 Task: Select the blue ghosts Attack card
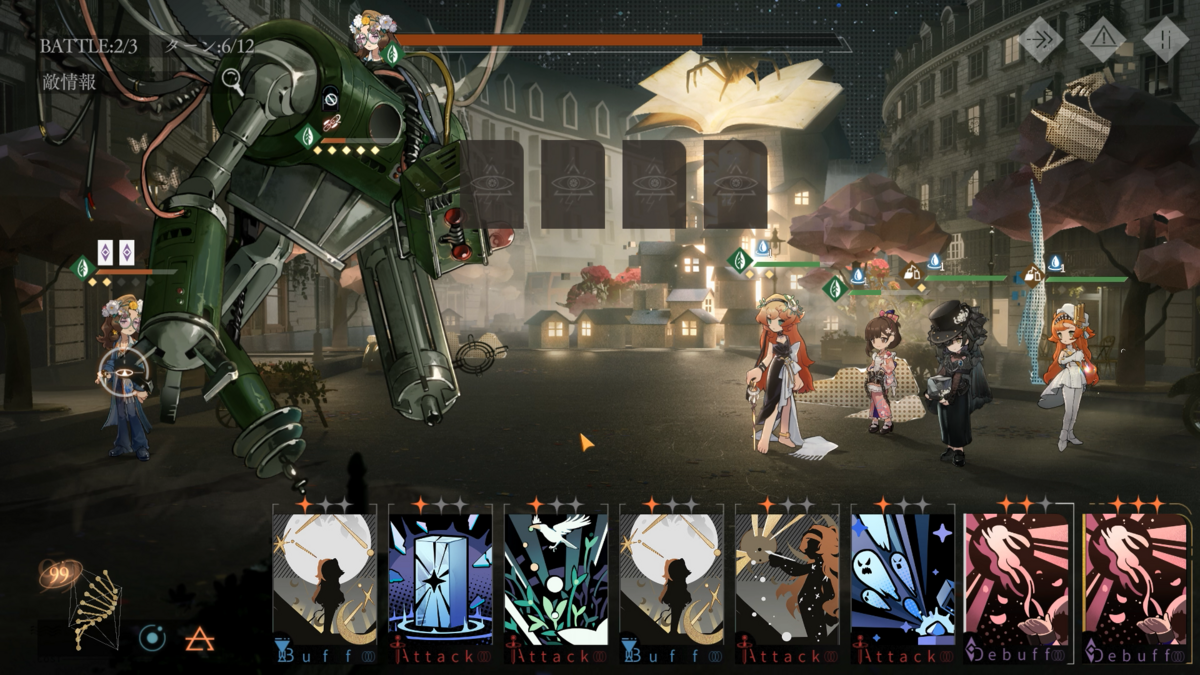902,582
